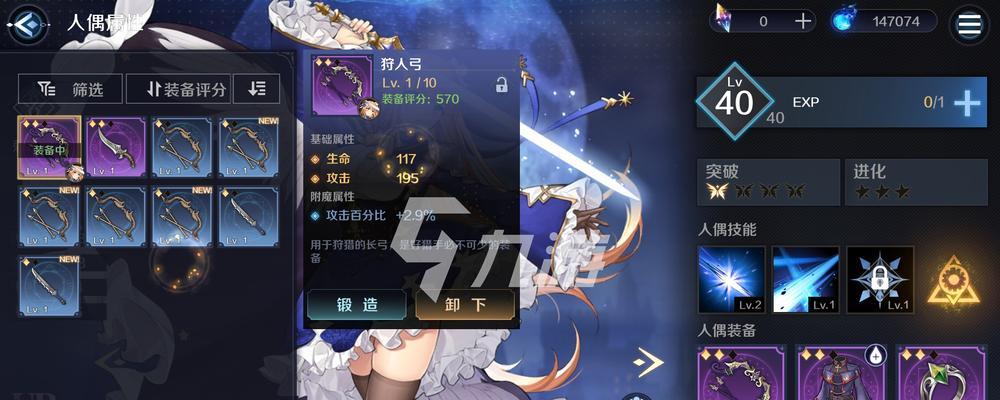This screenshot has height=400, width=1000.
Task: Add EXP using the plus button
Action: 966,103
